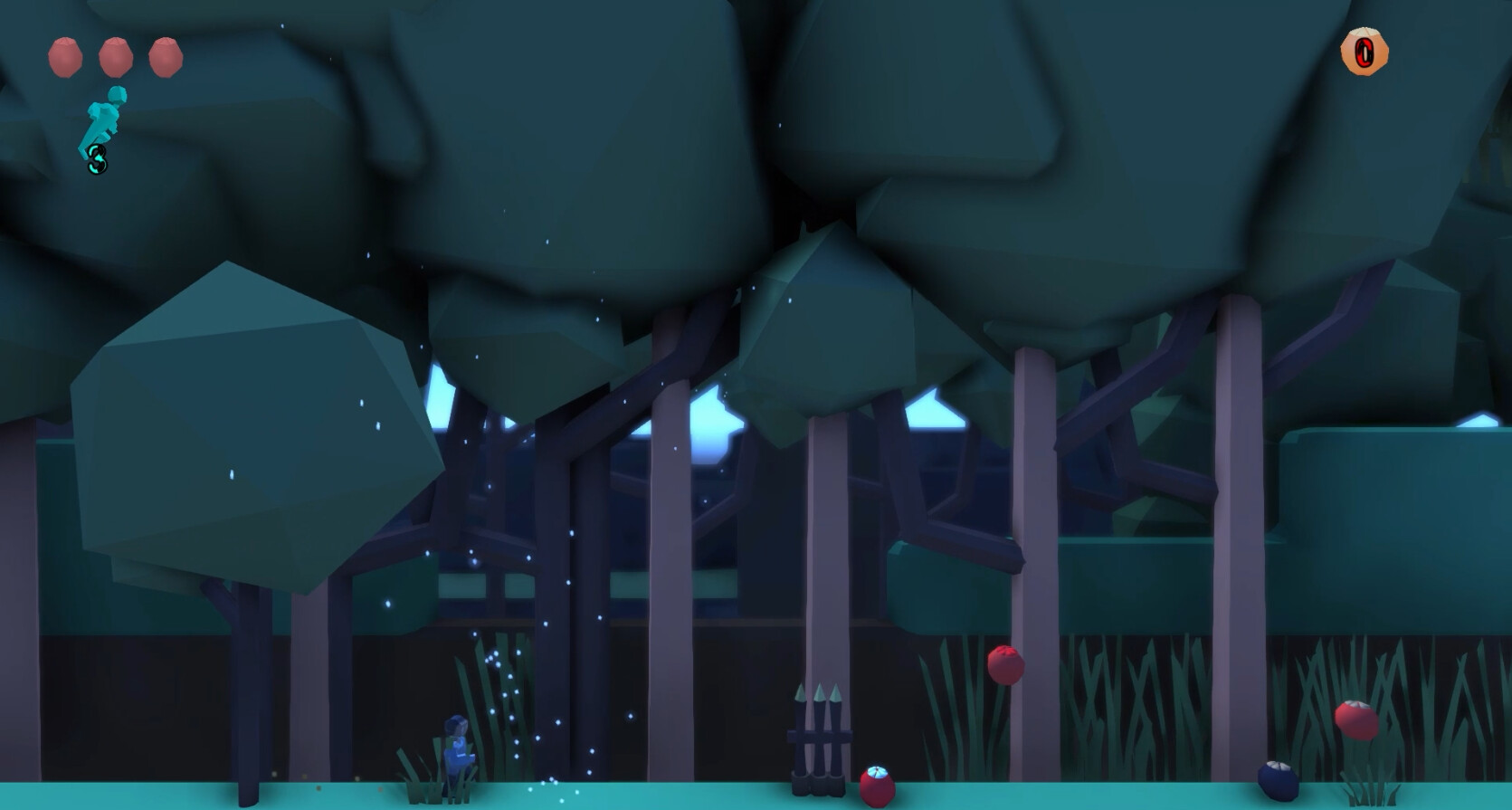Click the first pink life berry
This screenshot has width=1512, height=810.
tap(66, 56)
